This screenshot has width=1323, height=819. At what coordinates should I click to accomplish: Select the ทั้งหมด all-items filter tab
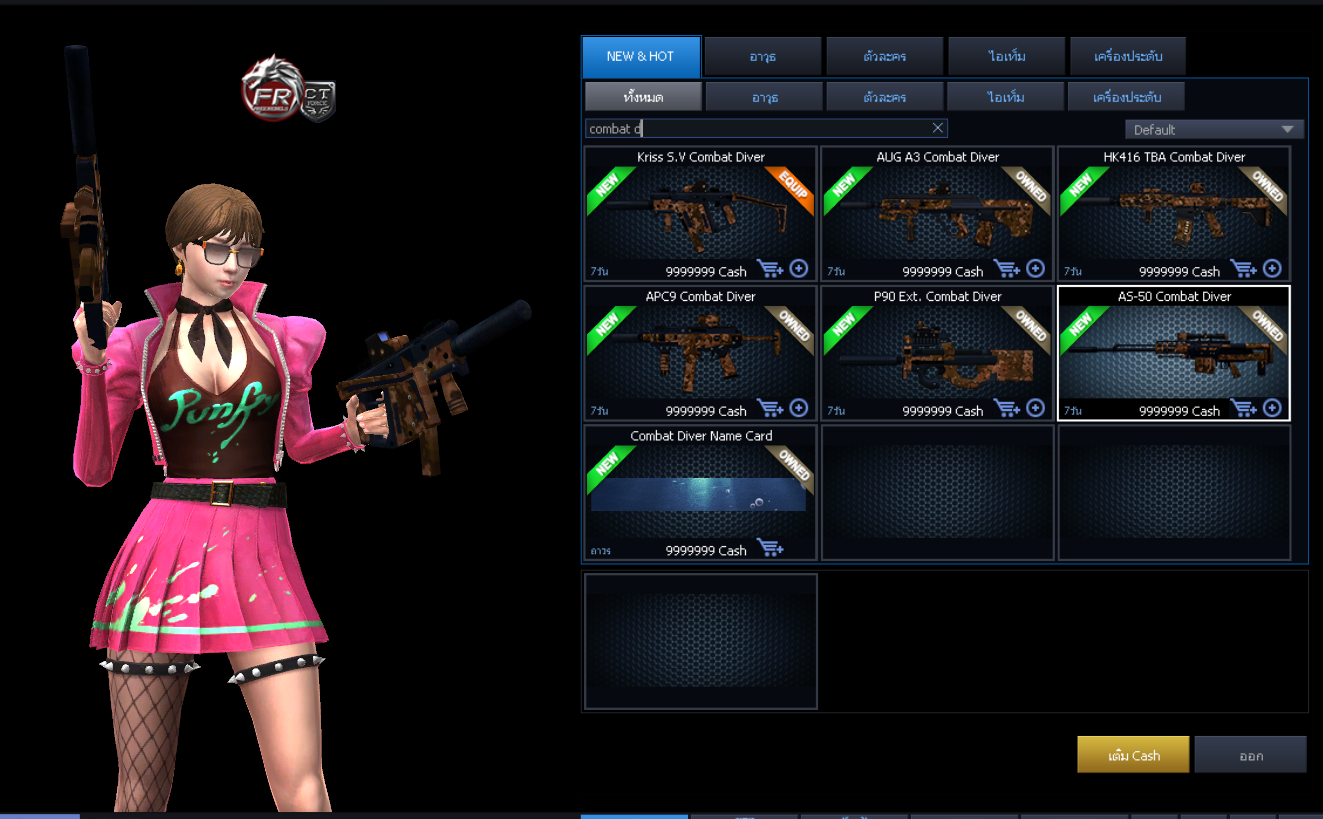(643, 96)
